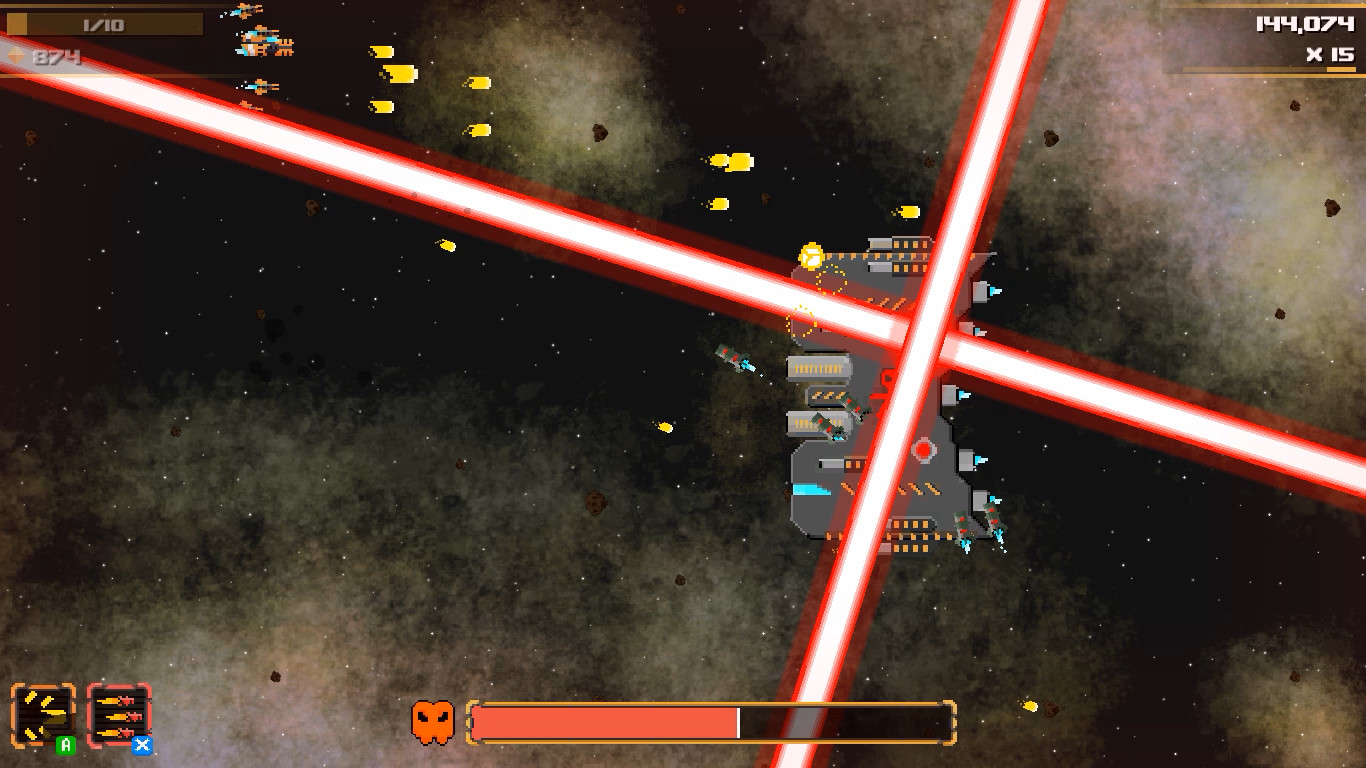Select the yellow bullet weapon slot

[x=42, y=714]
